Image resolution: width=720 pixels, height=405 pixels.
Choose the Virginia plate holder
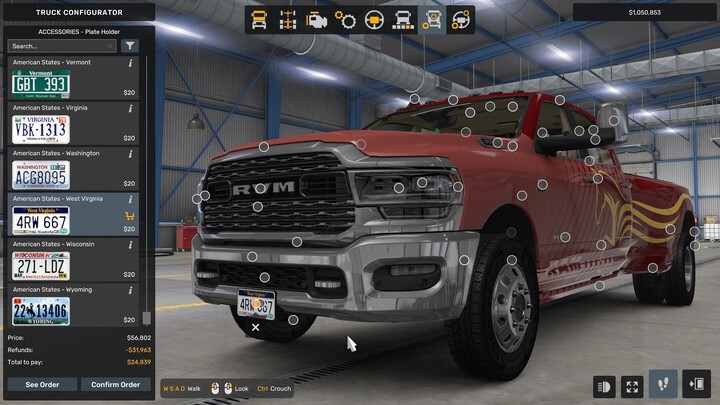(40, 130)
